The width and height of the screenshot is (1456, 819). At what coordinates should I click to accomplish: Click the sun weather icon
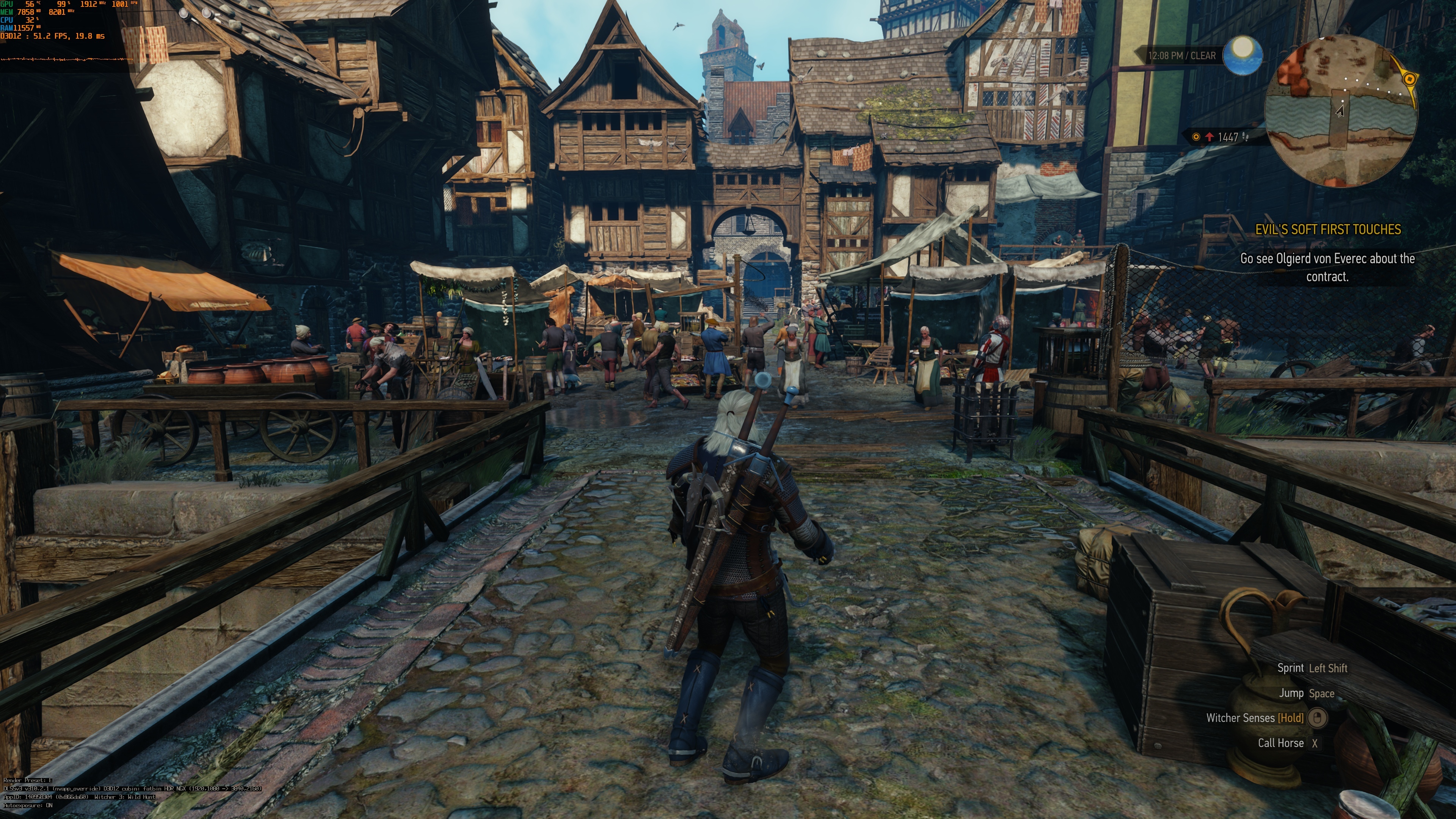pos(1243,55)
